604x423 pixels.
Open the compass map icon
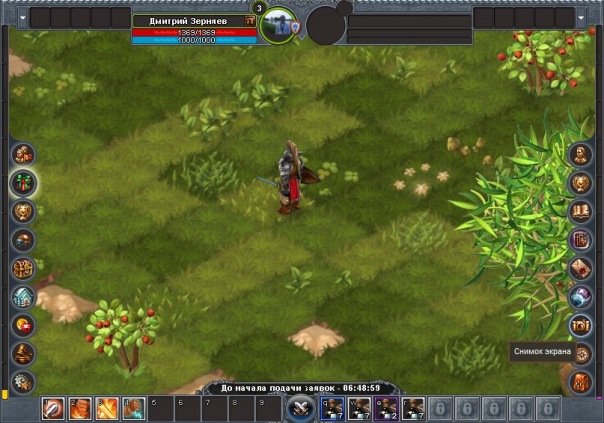581,353
